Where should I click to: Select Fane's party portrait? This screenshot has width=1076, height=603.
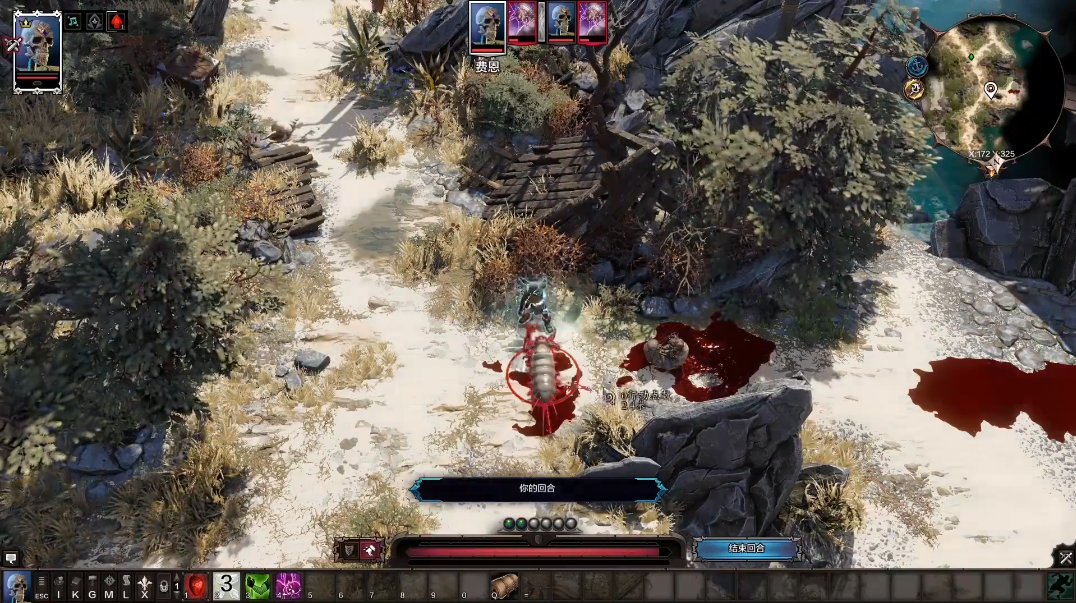38,52
